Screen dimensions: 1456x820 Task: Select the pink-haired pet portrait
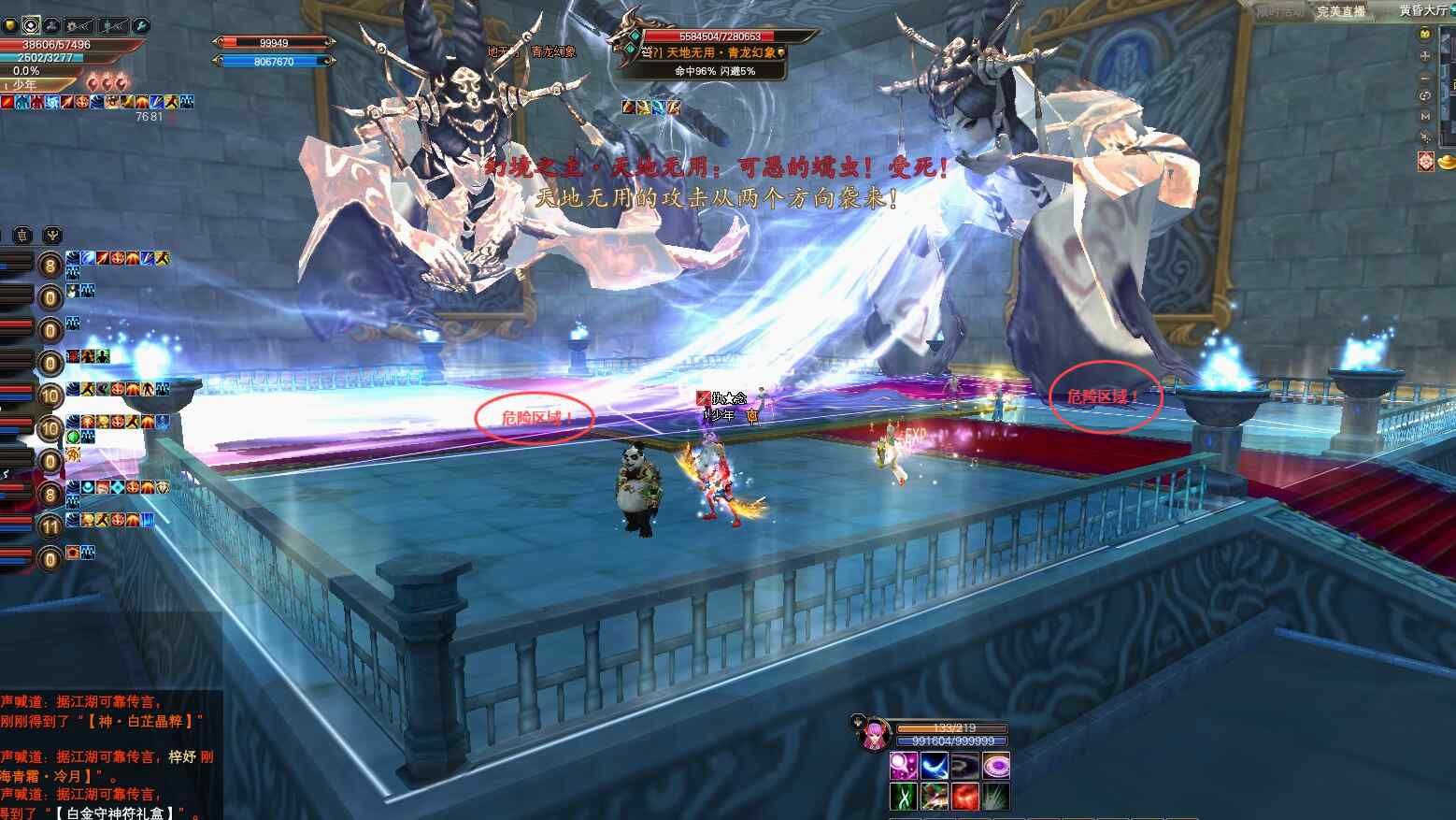[875, 735]
